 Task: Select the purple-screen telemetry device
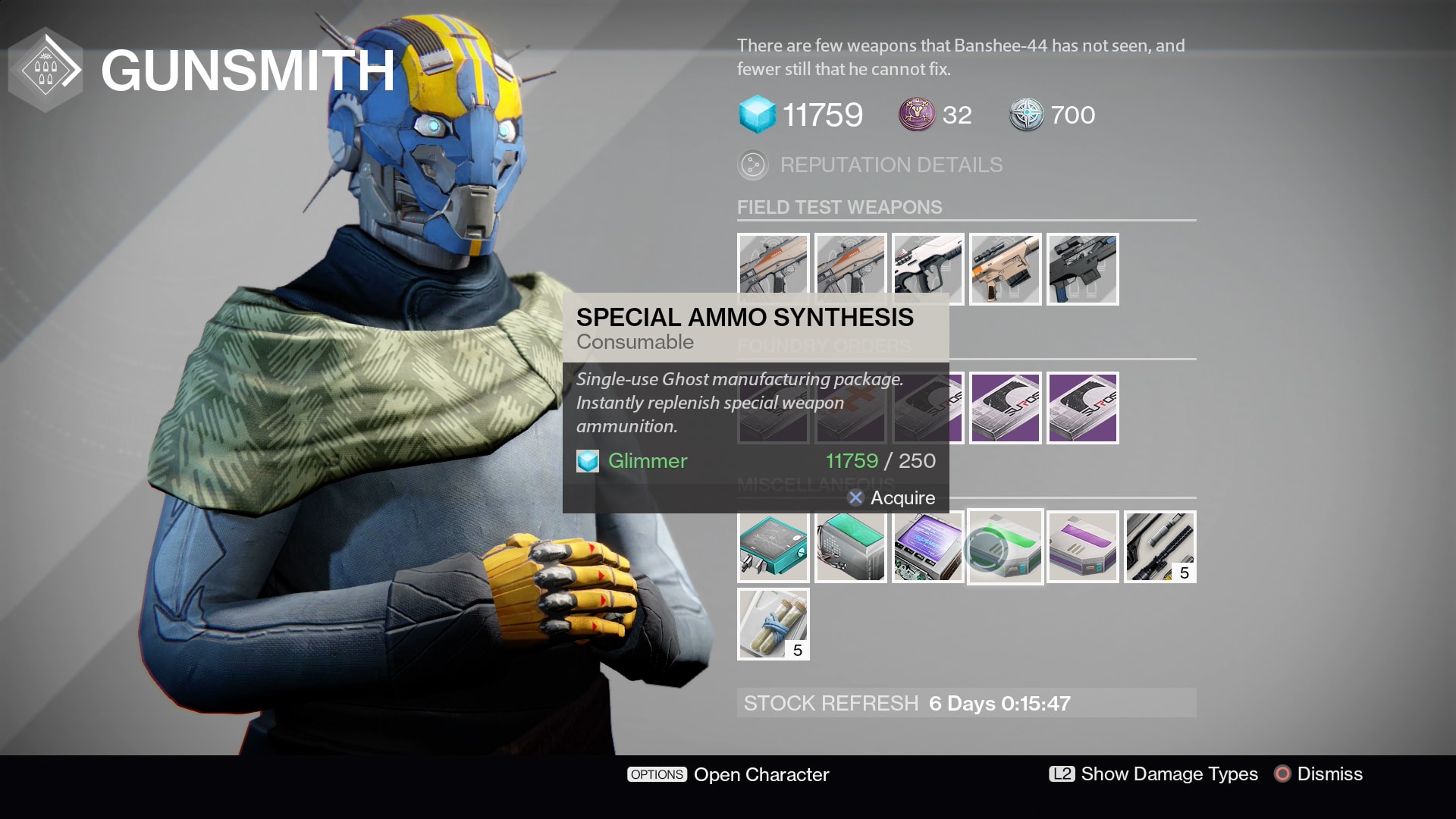pos(927,547)
